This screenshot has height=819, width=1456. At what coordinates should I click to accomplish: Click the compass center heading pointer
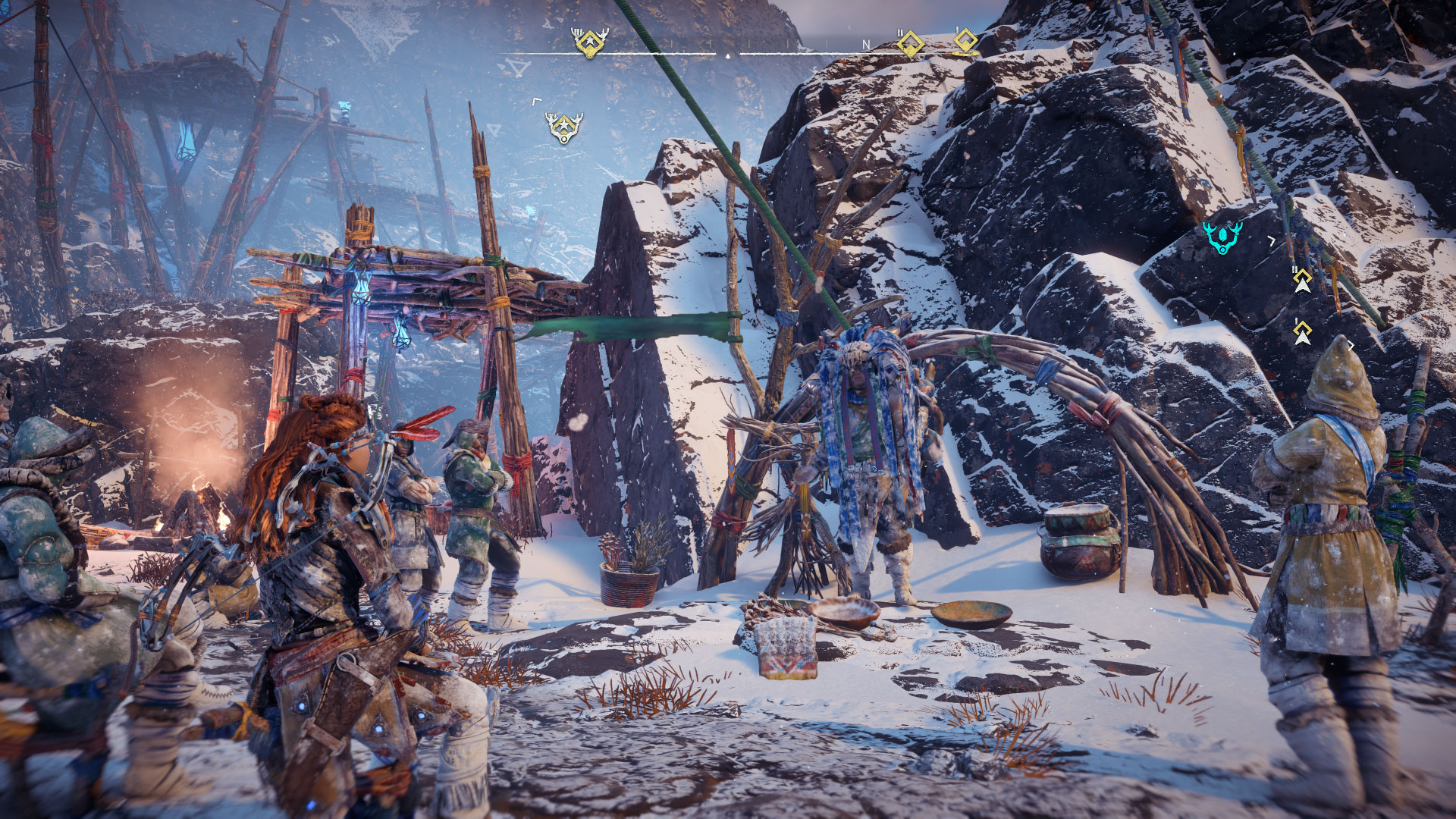point(728,55)
